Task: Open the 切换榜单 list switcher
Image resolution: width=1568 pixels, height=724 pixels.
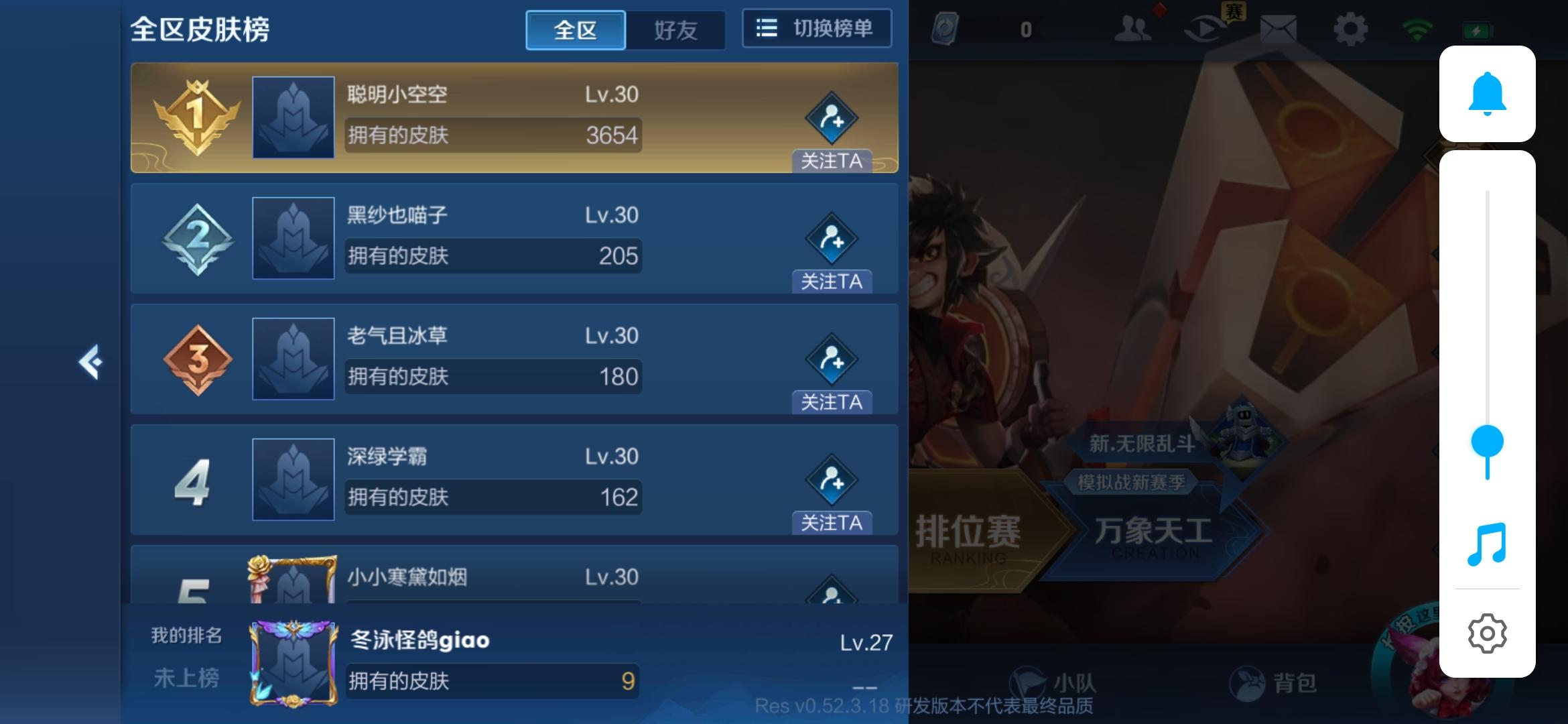Action: (816, 28)
